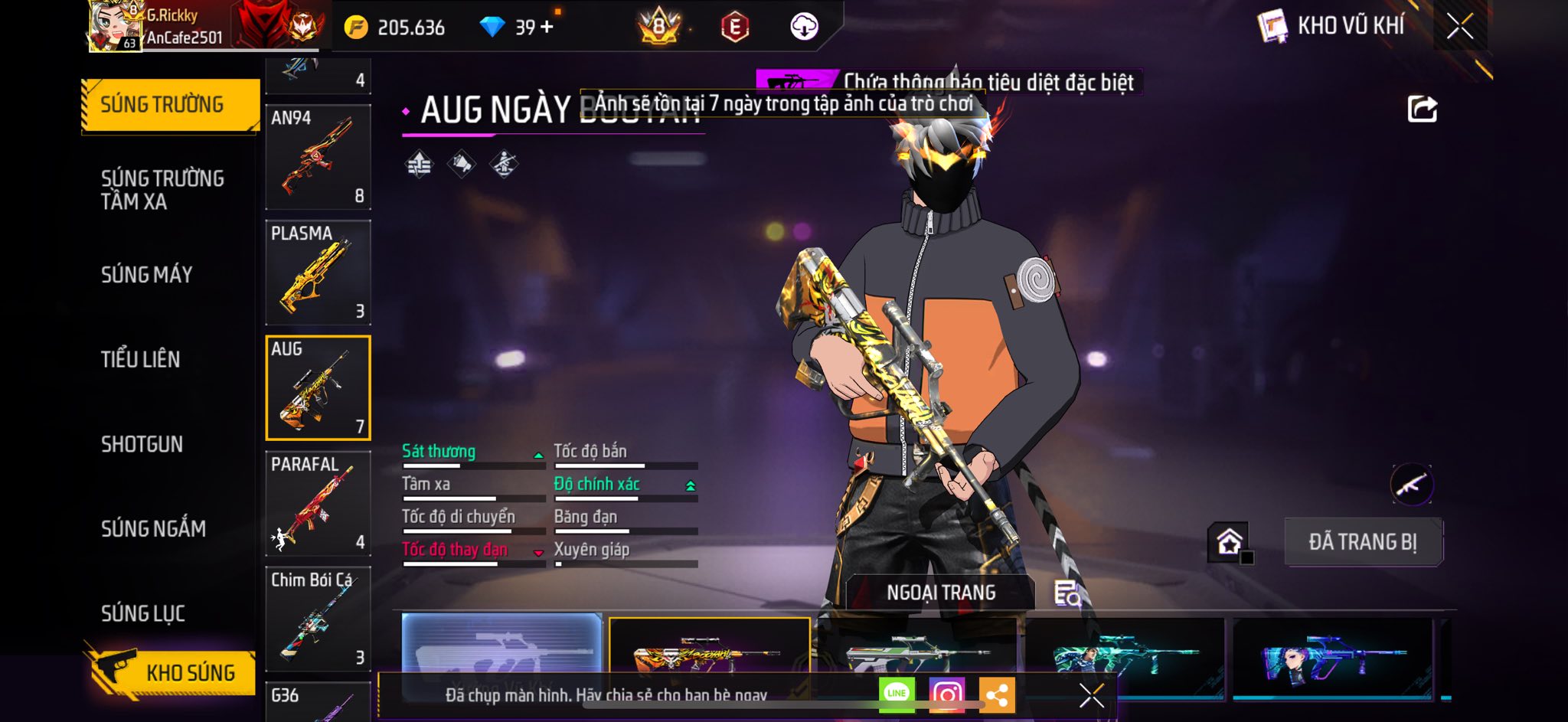Pick the Chim Bói Cá weapon tile

[x=318, y=619]
